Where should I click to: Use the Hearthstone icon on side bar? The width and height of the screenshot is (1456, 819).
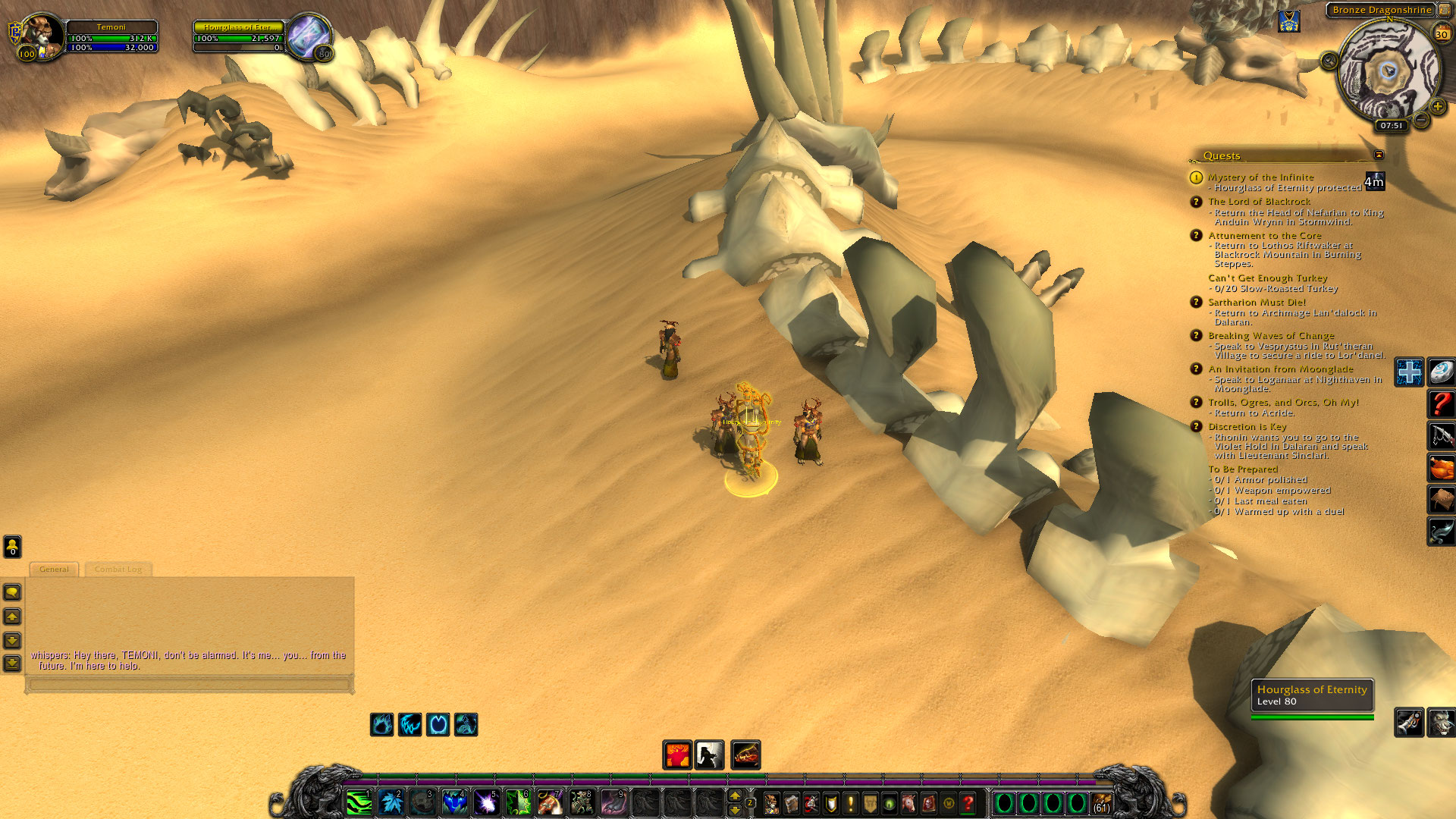pyautogui.click(x=1441, y=372)
